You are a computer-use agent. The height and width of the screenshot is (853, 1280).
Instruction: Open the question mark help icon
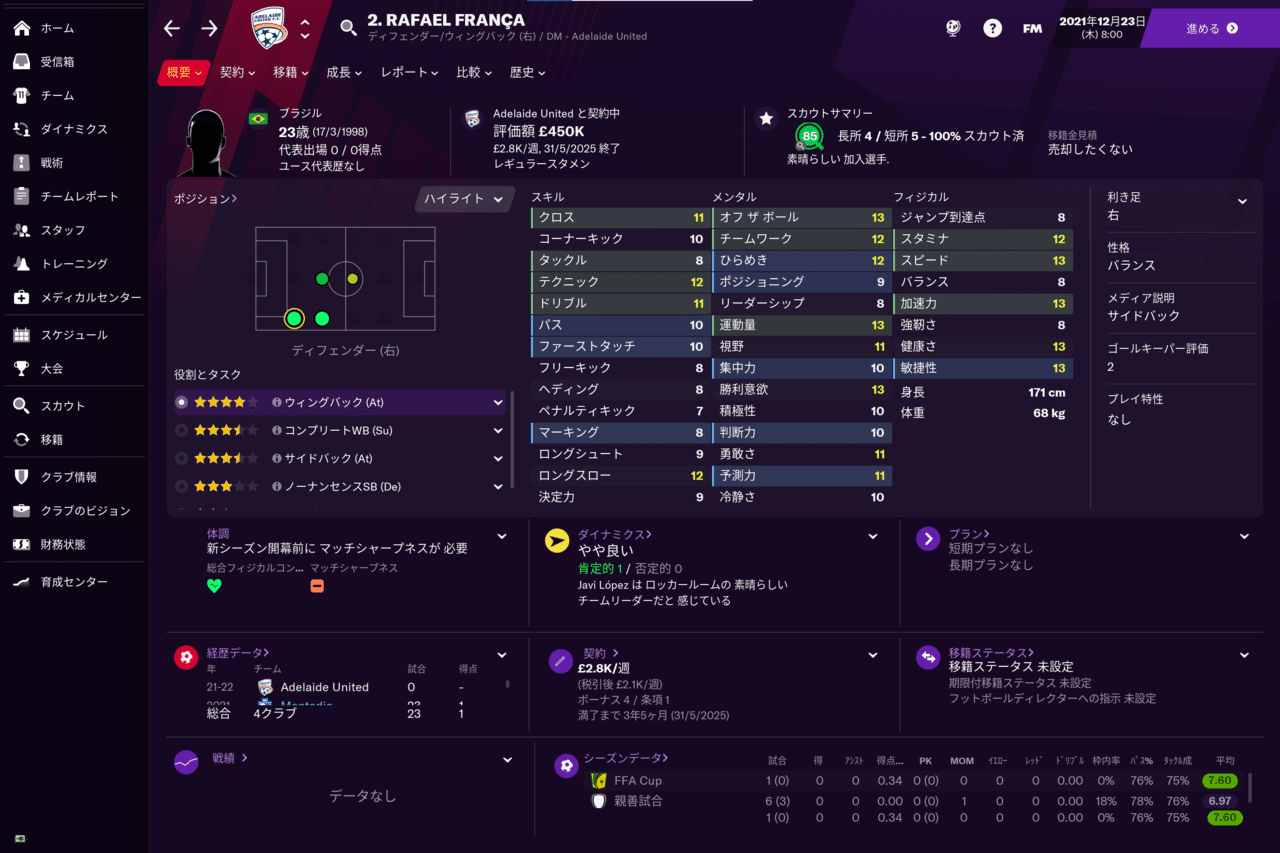[992, 28]
